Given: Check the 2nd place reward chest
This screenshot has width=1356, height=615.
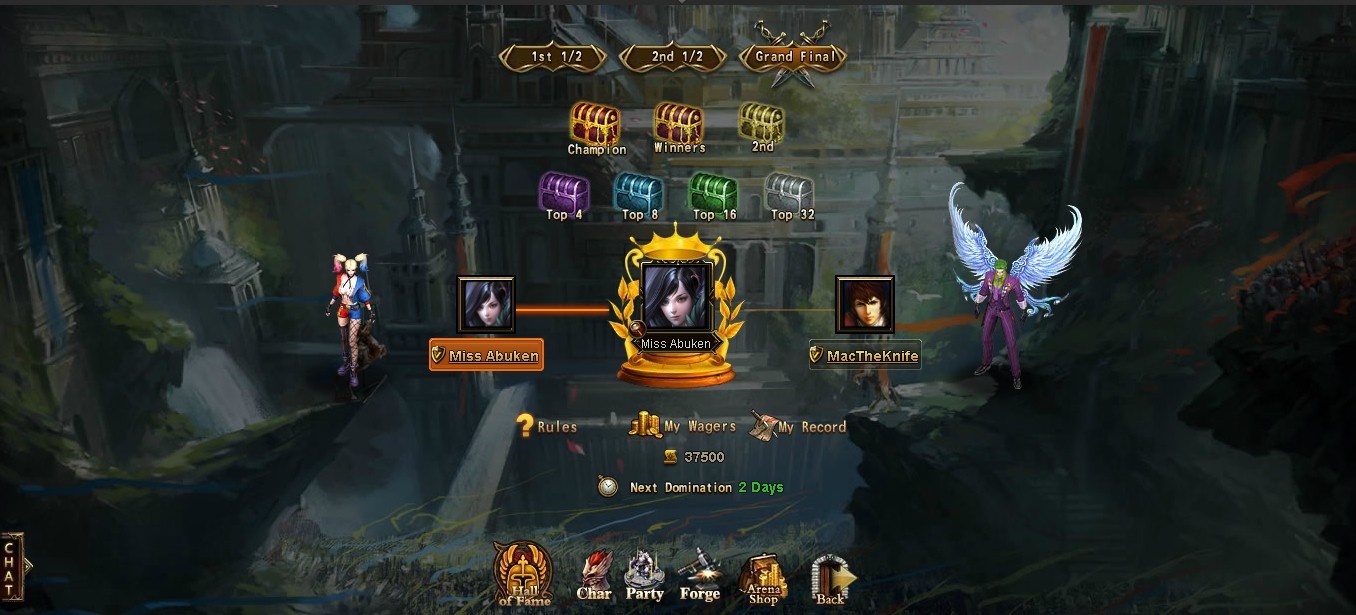Looking at the screenshot, I should click(x=762, y=123).
